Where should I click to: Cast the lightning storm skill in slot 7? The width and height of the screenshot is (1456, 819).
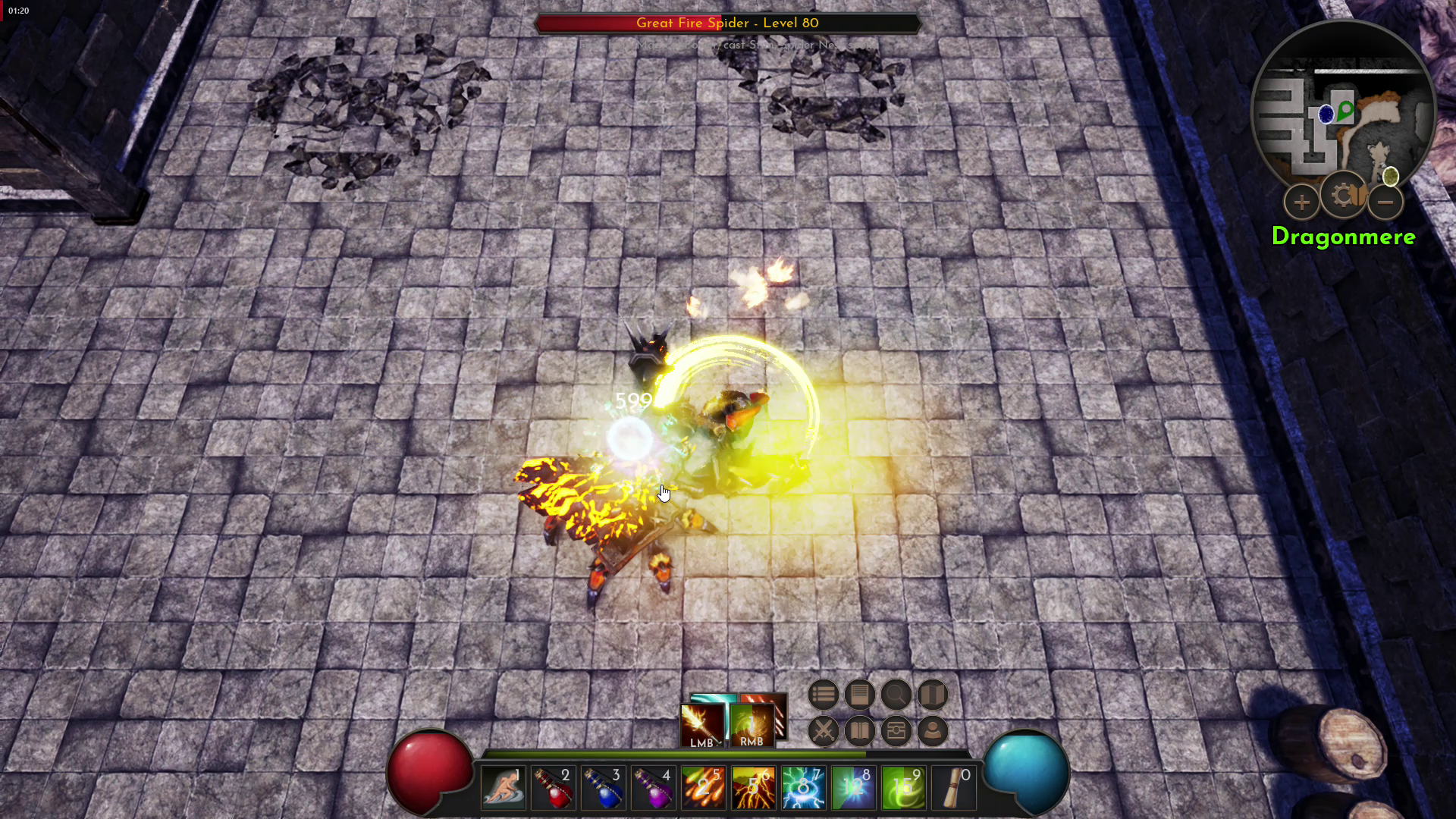point(803,789)
